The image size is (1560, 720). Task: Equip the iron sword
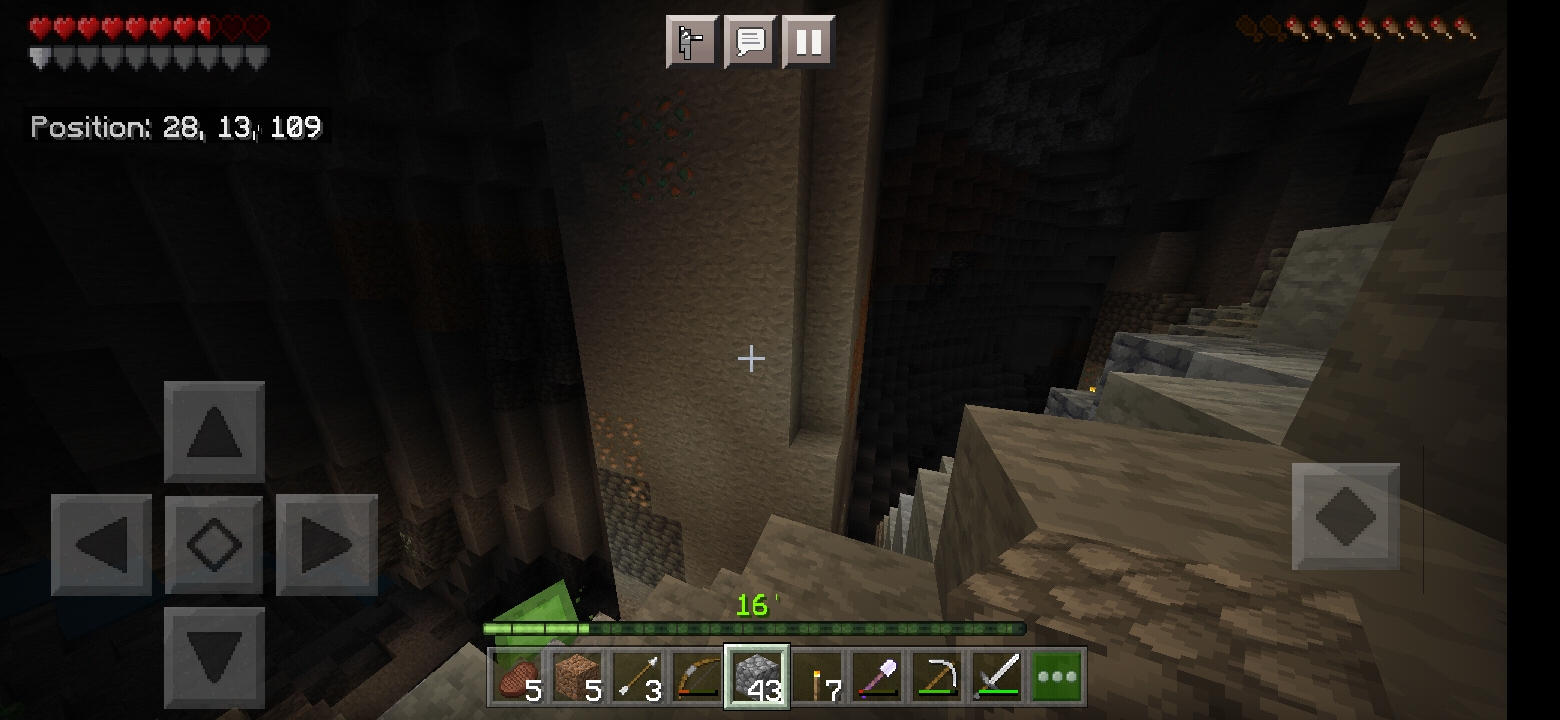pyautogui.click(x=997, y=677)
